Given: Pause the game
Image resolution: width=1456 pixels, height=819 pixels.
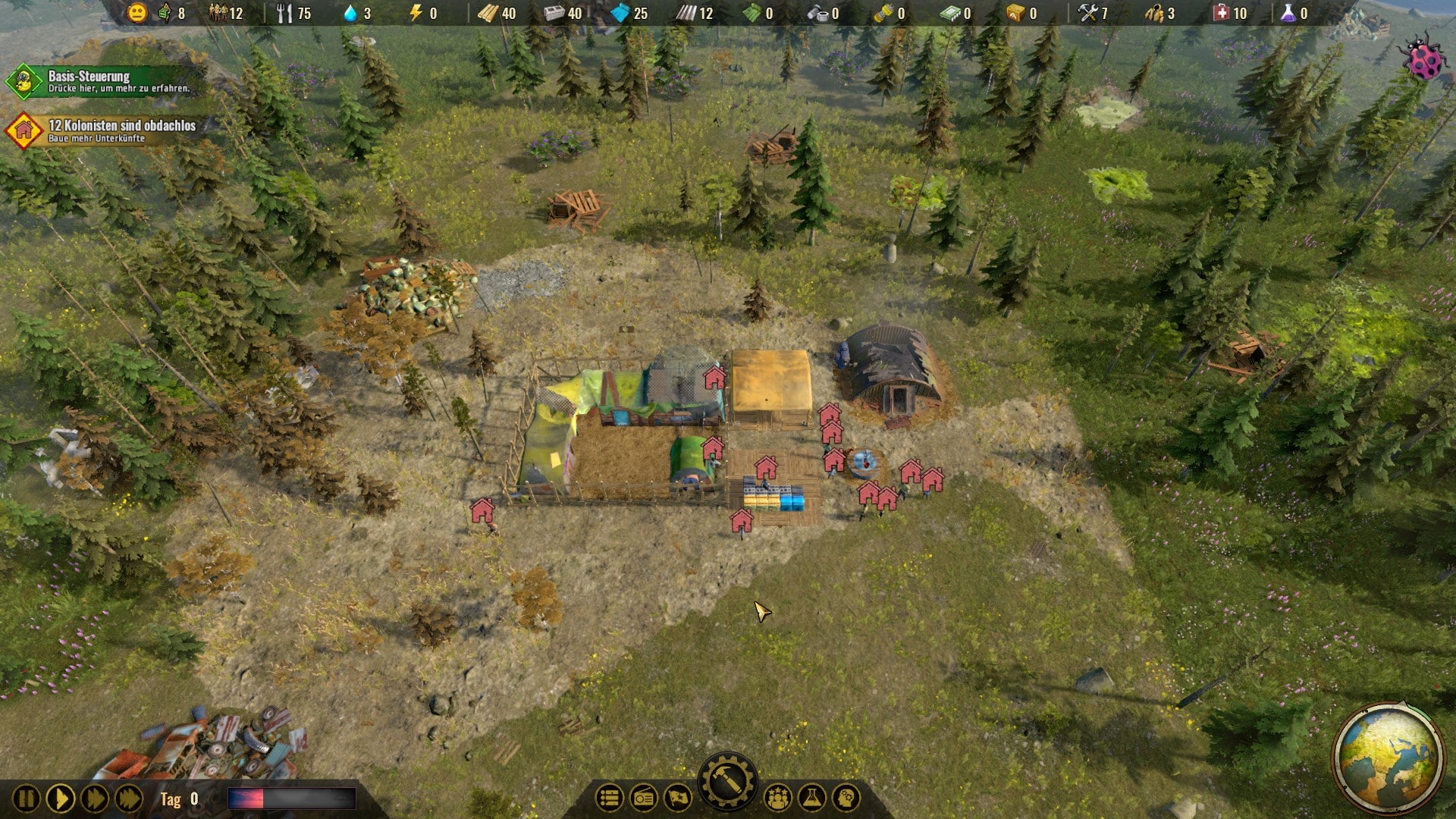Looking at the screenshot, I should pos(26,799).
